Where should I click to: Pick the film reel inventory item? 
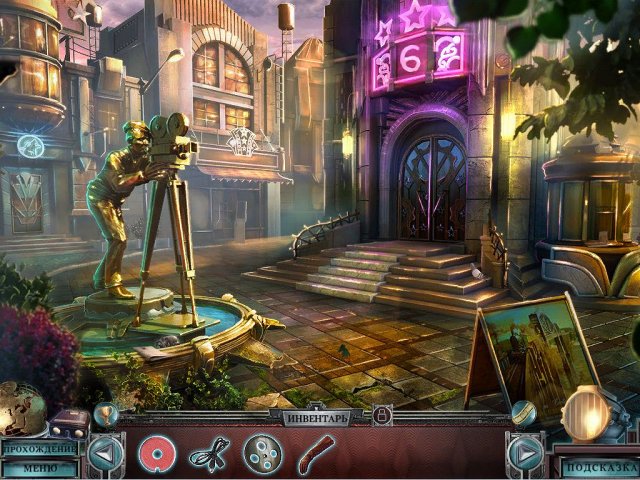point(262,455)
